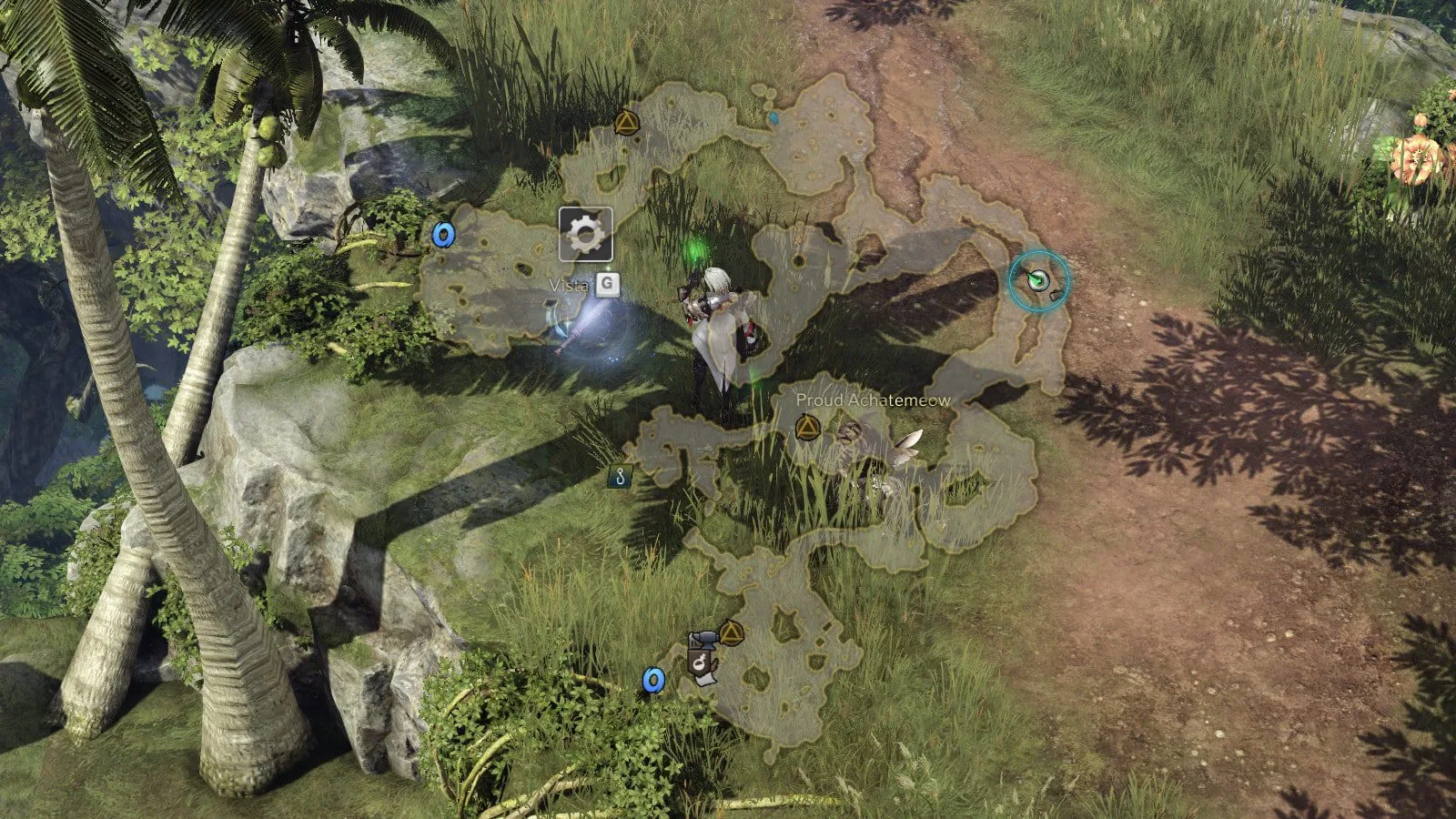This screenshot has height=819, width=1456.
Task: Click the blue portal marker nearest the gear icon
Action: tap(443, 235)
